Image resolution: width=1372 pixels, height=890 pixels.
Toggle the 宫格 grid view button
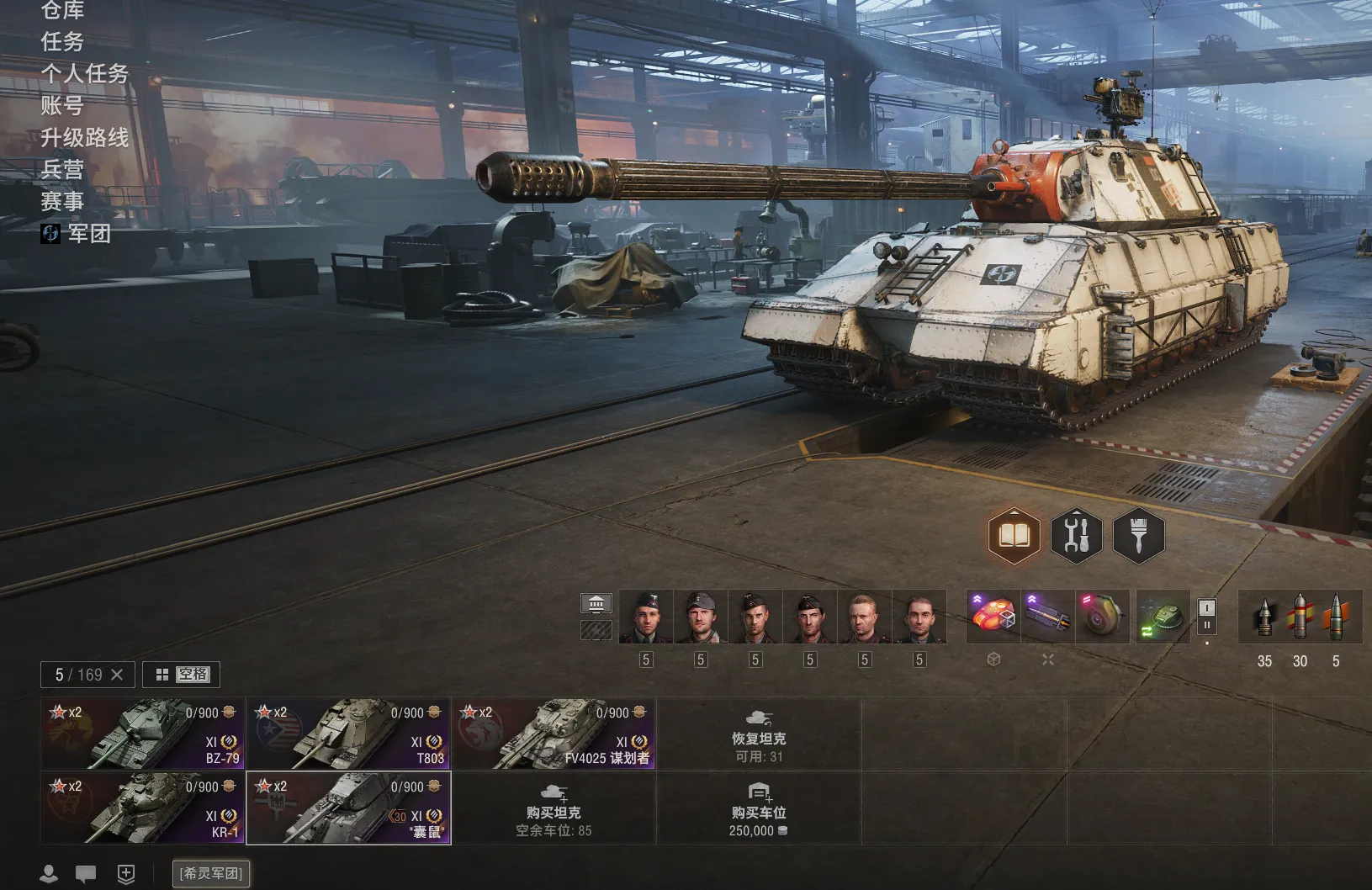coord(182,675)
